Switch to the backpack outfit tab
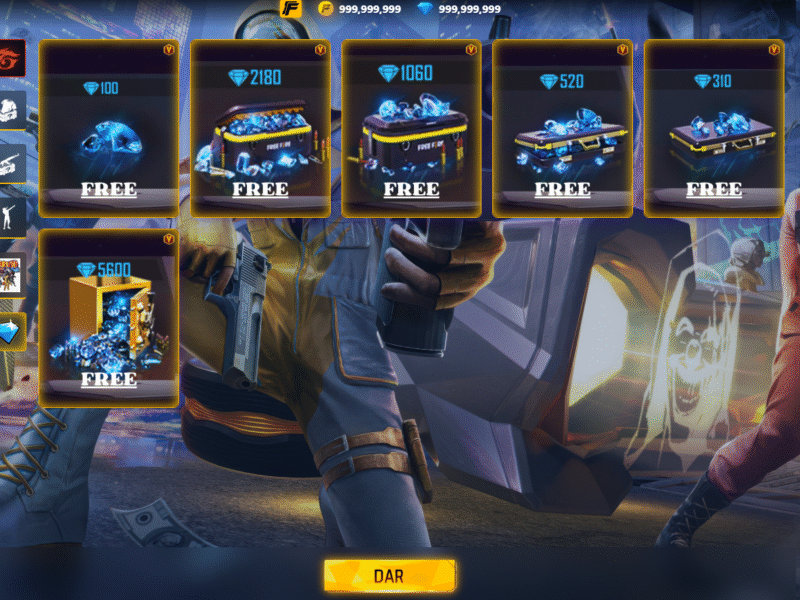 pyautogui.click(x=12, y=110)
